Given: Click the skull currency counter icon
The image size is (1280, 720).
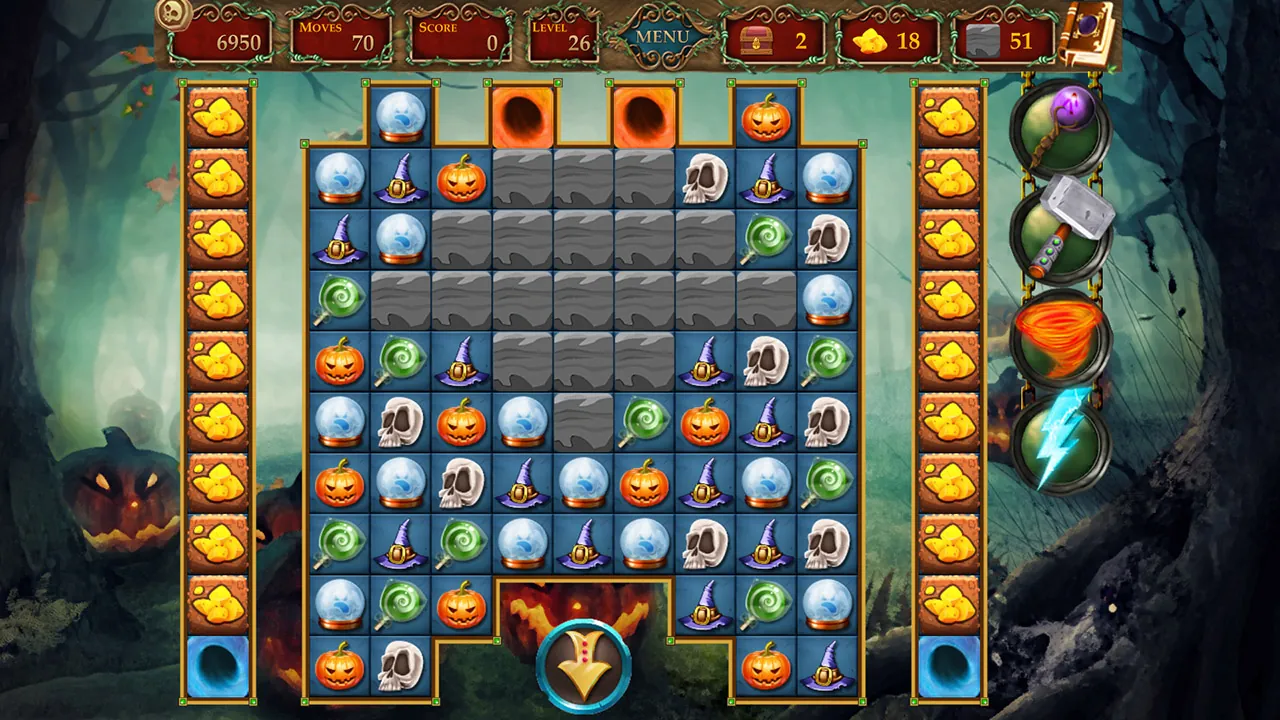Looking at the screenshot, I should (x=172, y=17).
